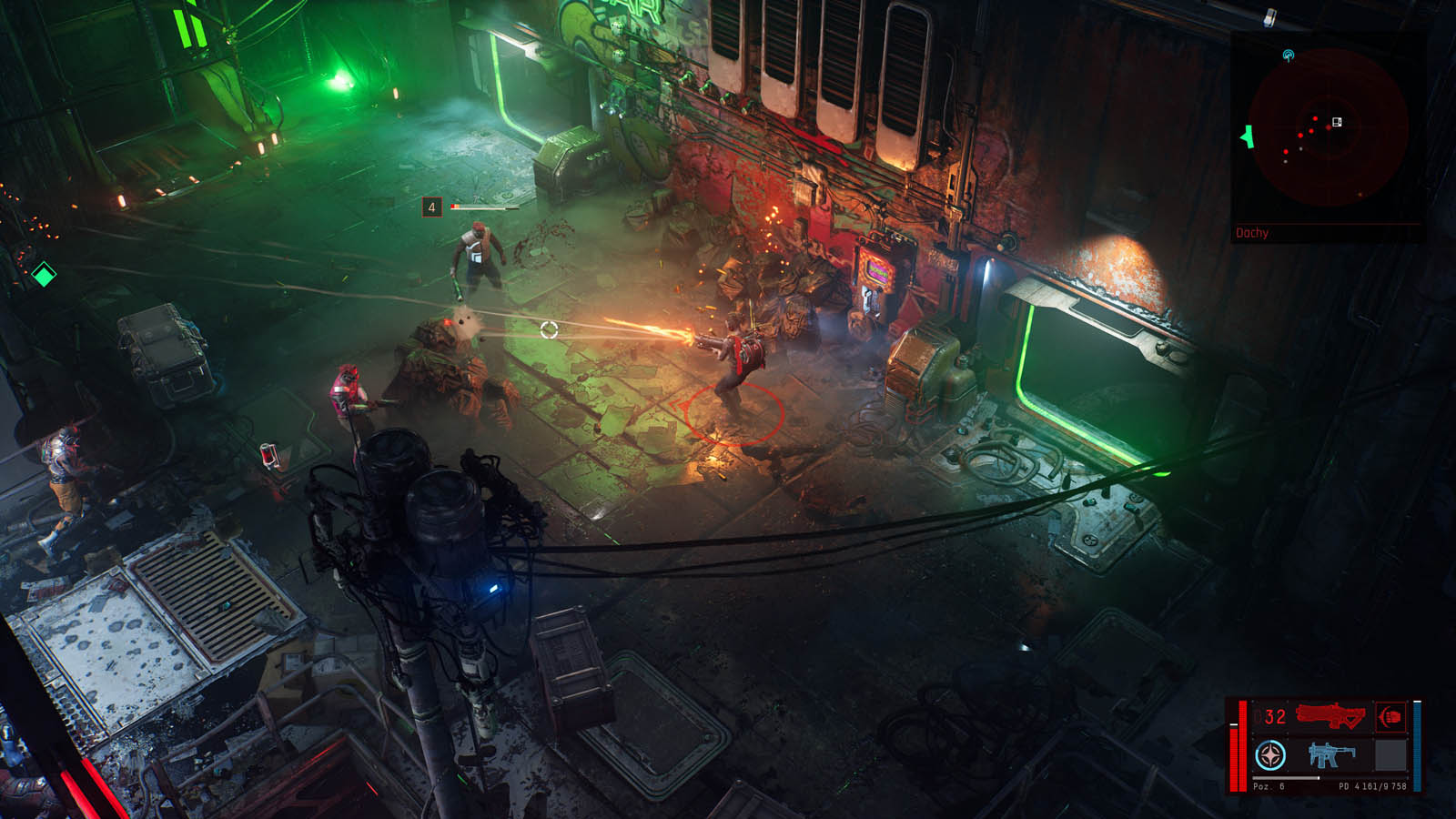This screenshot has width=1456, height=819.
Task: Click the circular radar minimap
Action: tap(1329, 127)
